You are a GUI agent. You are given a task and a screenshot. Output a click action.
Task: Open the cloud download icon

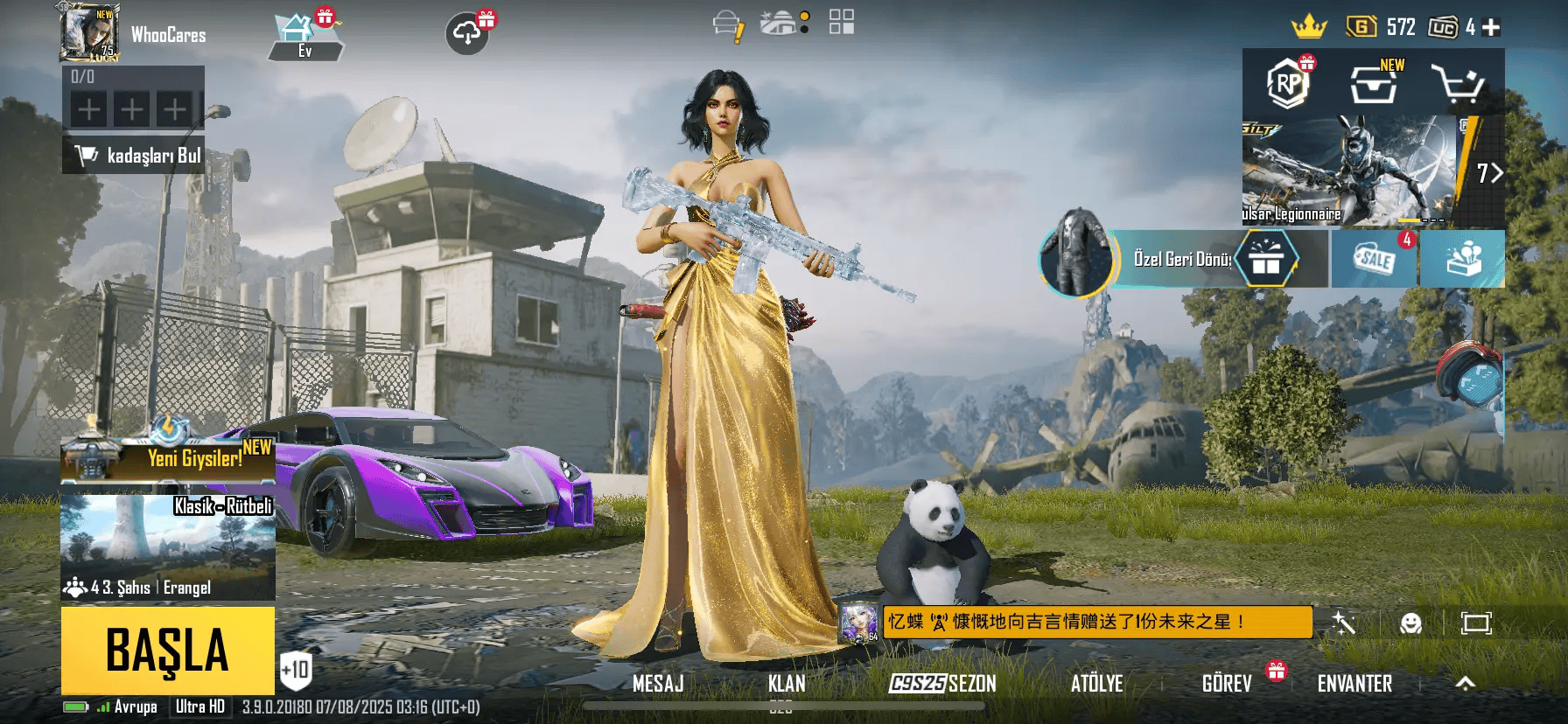(467, 34)
